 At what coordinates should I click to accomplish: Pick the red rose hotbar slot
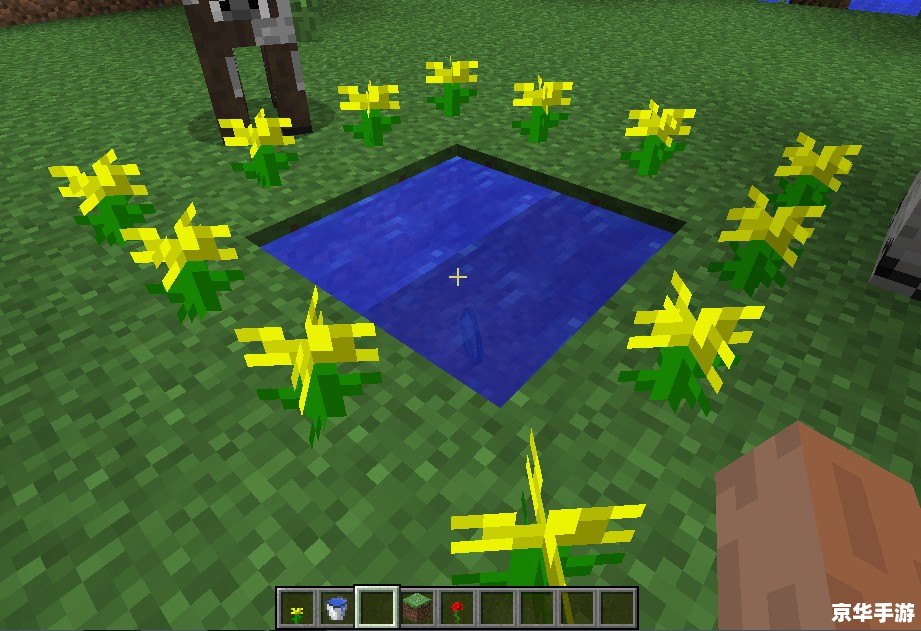(458, 607)
